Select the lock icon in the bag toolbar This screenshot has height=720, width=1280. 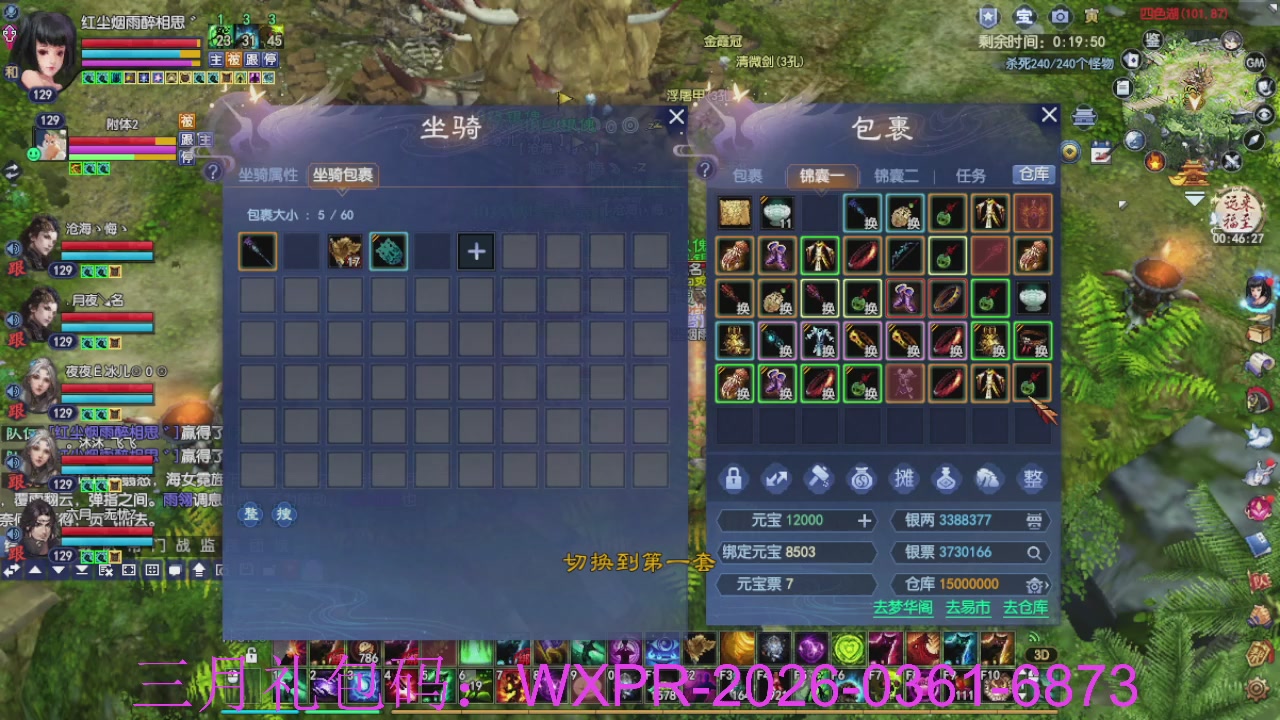coord(733,479)
